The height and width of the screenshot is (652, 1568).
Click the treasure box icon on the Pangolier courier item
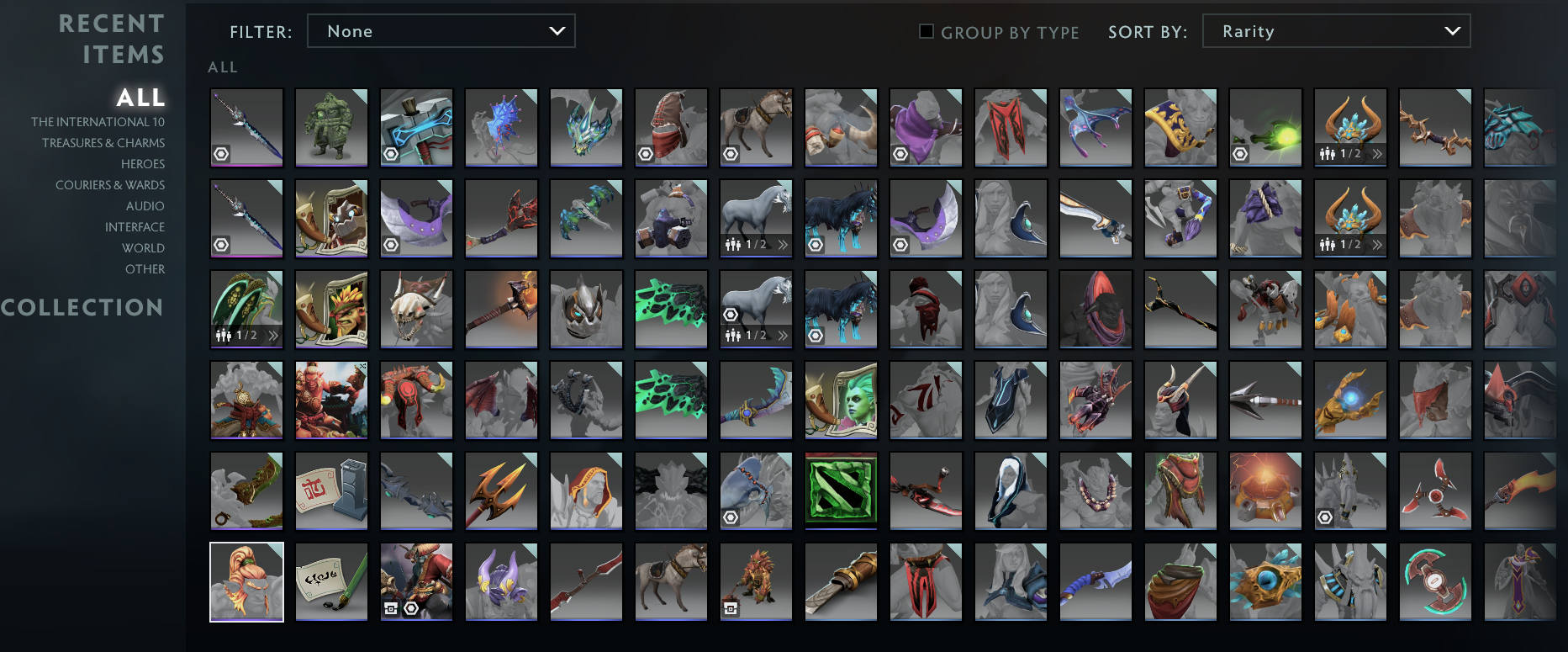(391, 608)
